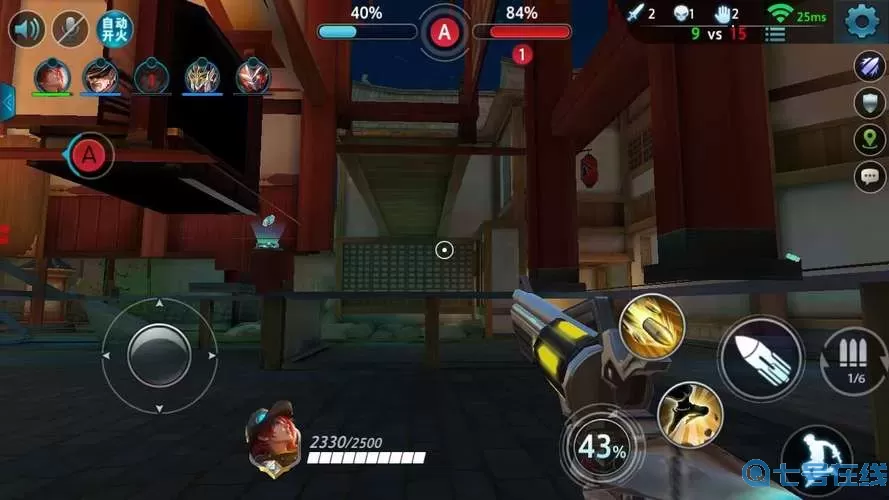This screenshot has height=500, width=889.
Task: Select the mustached teammate with hat portrait
Action: [x=100, y=76]
